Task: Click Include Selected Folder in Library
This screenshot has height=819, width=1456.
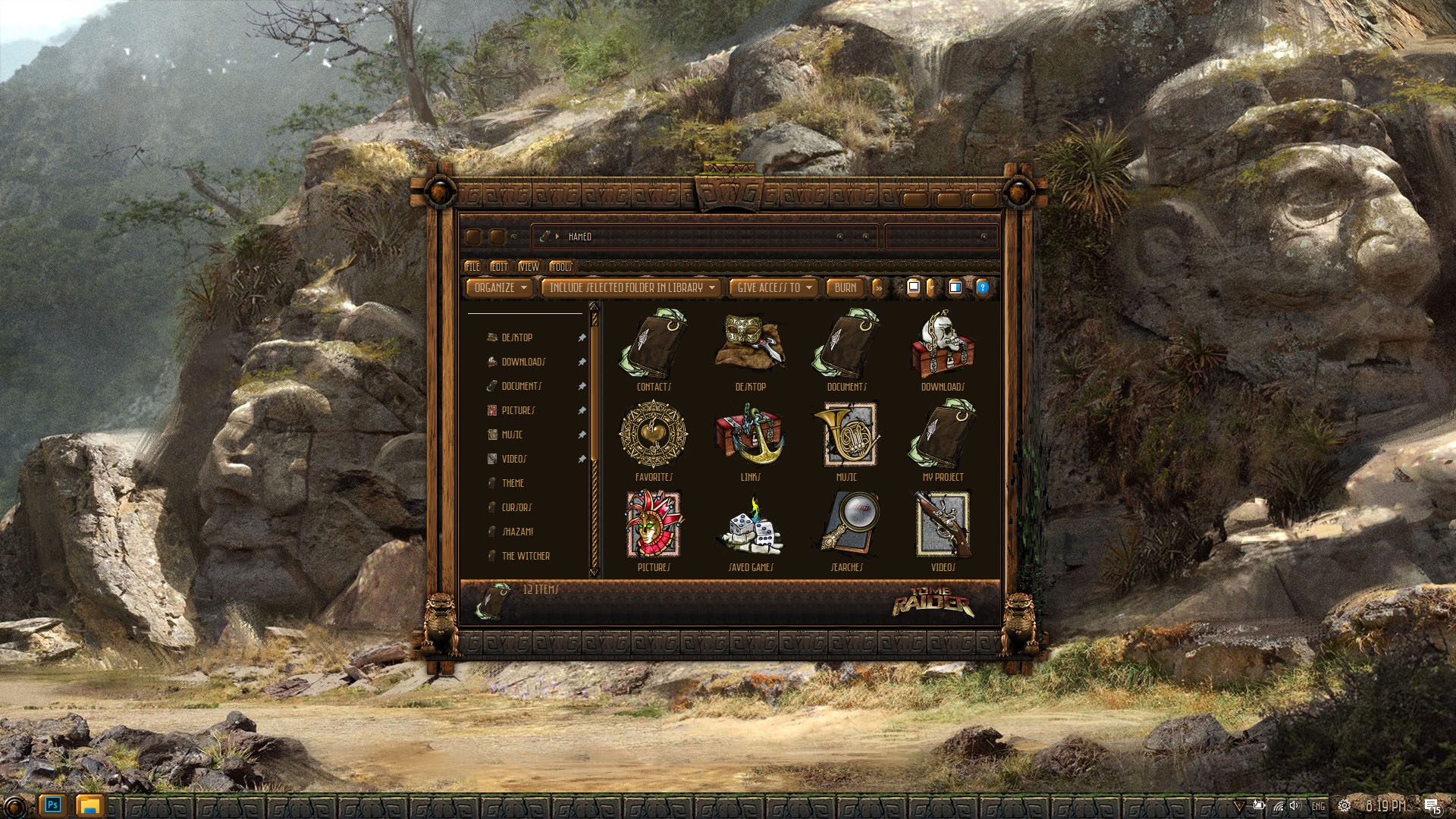Action: point(631,288)
